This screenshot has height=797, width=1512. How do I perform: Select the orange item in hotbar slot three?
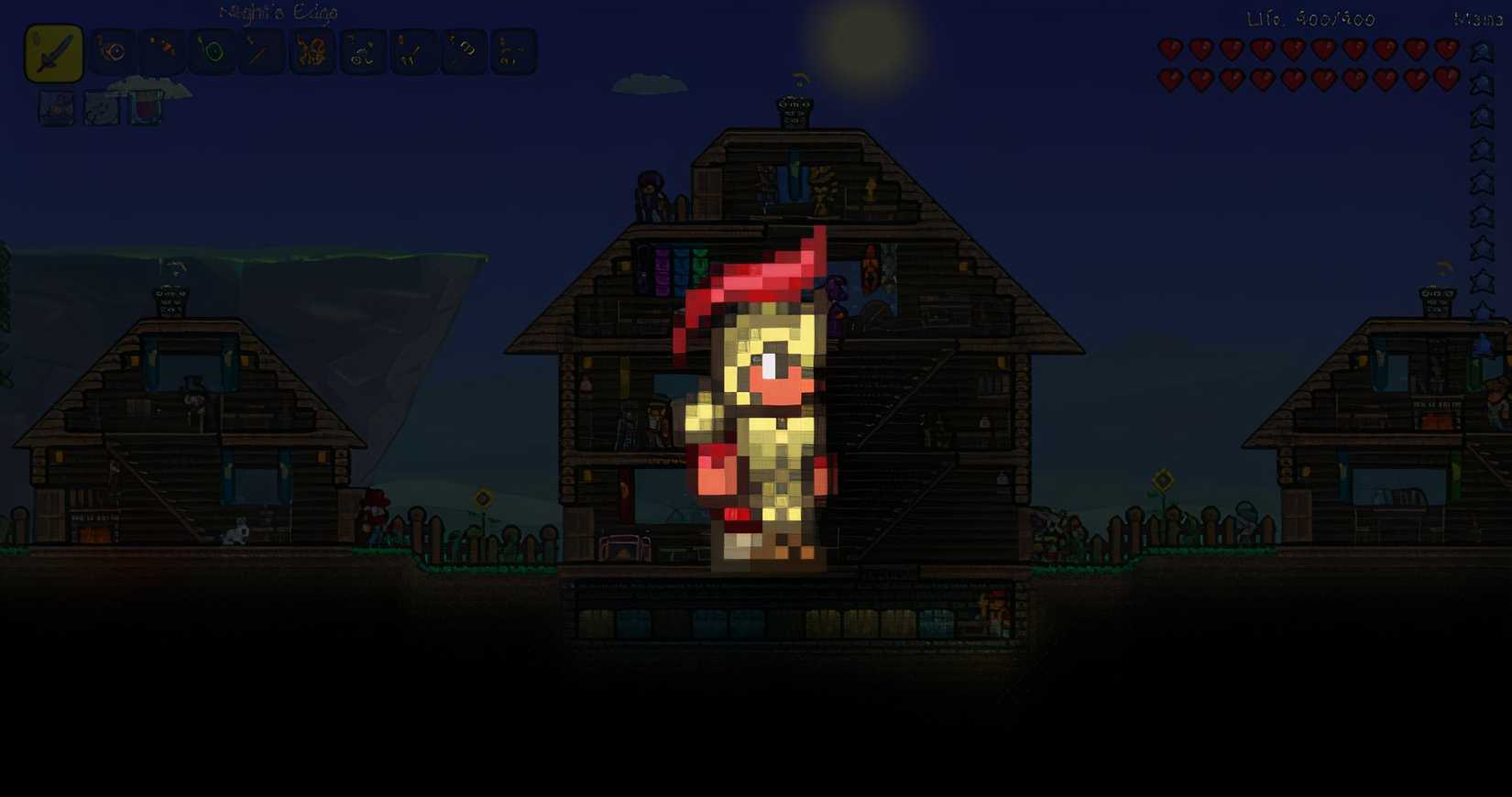coord(161,51)
